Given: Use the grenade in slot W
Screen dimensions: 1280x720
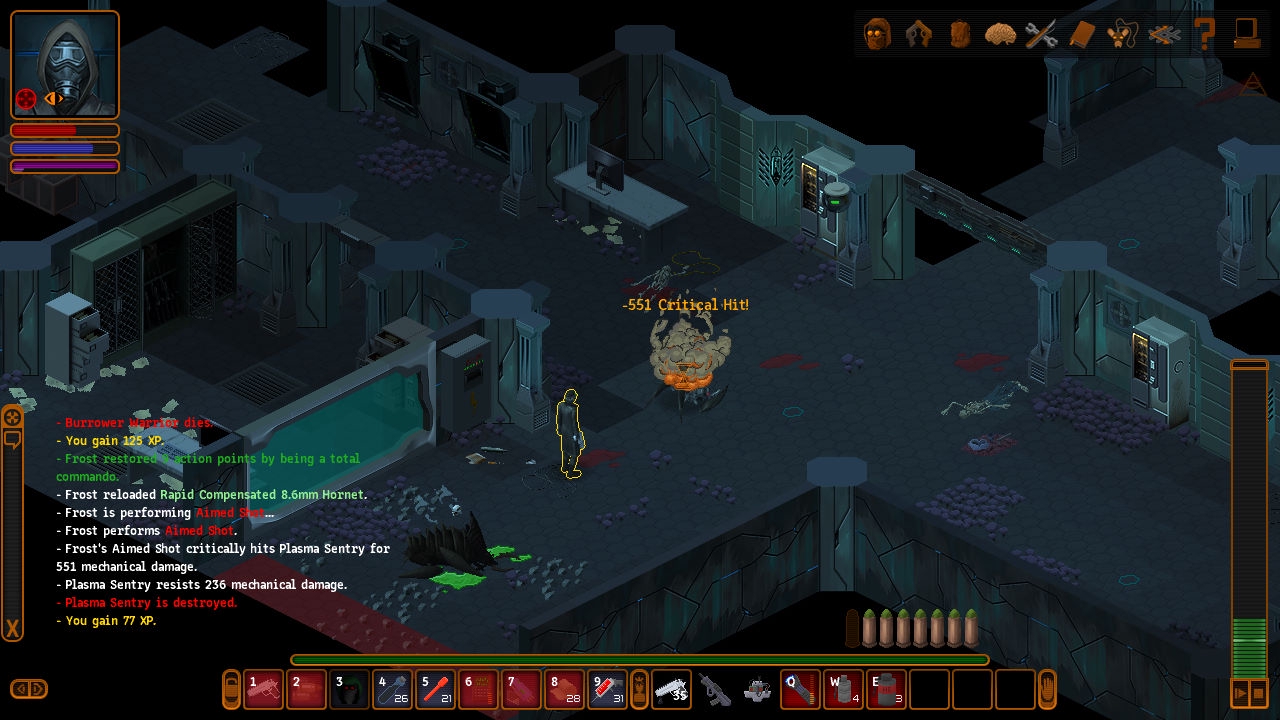Looking at the screenshot, I should (843, 689).
